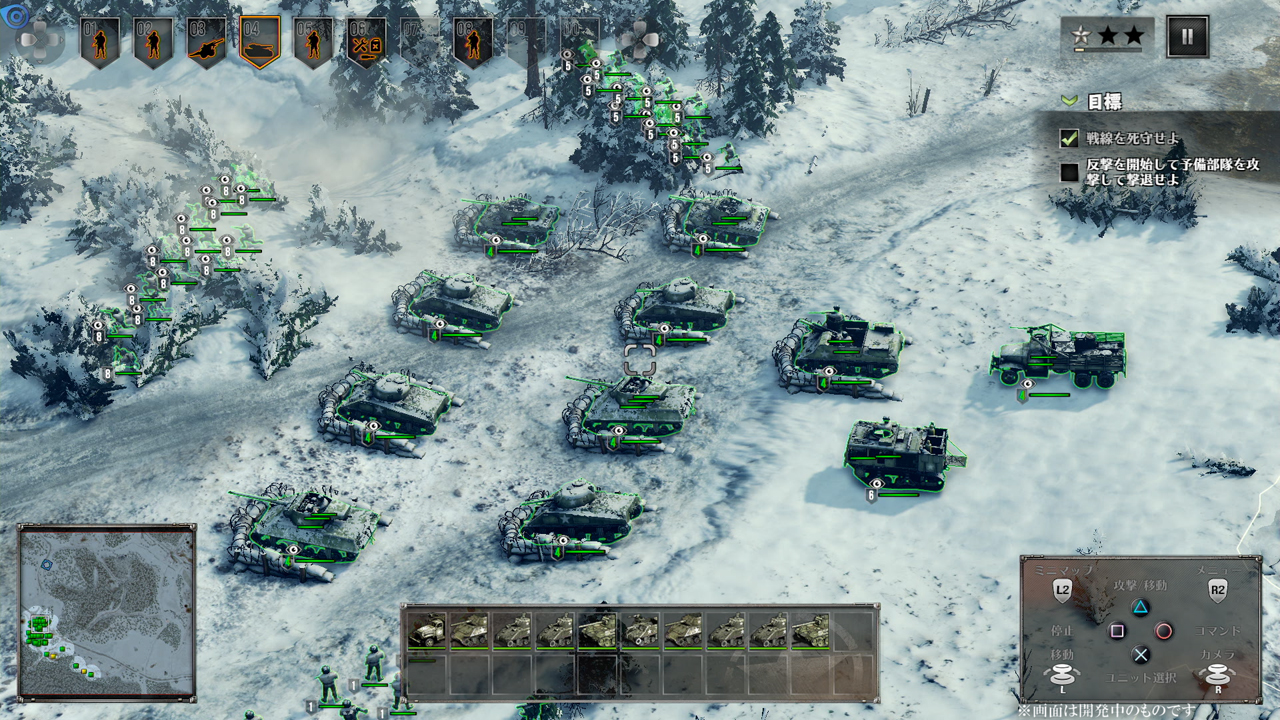
Task: Select infantry squad group 01
Action: coord(100,42)
